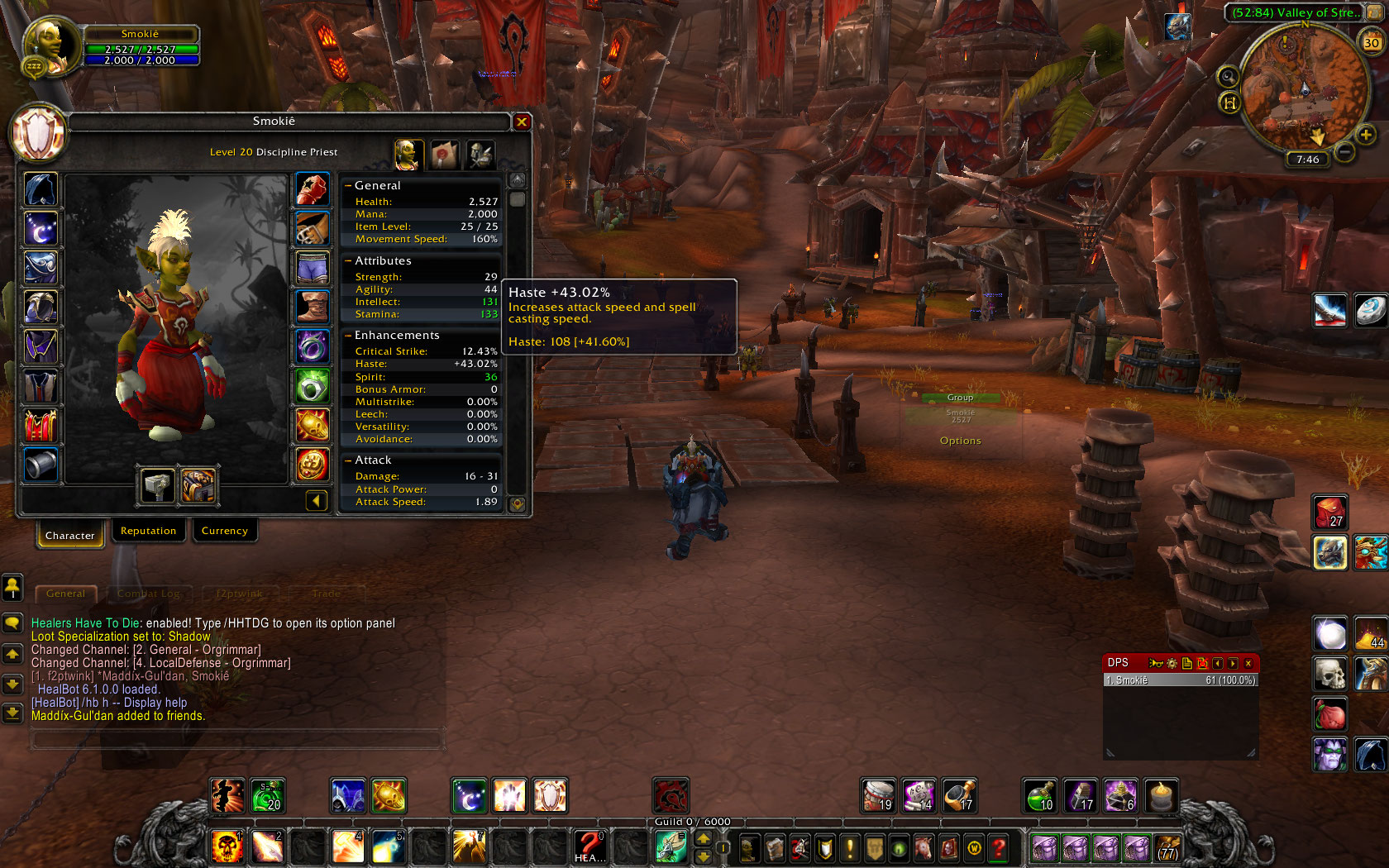Use the green potion showing 10
The height and width of the screenshot is (868, 1389).
click(x=1040, y=795)
